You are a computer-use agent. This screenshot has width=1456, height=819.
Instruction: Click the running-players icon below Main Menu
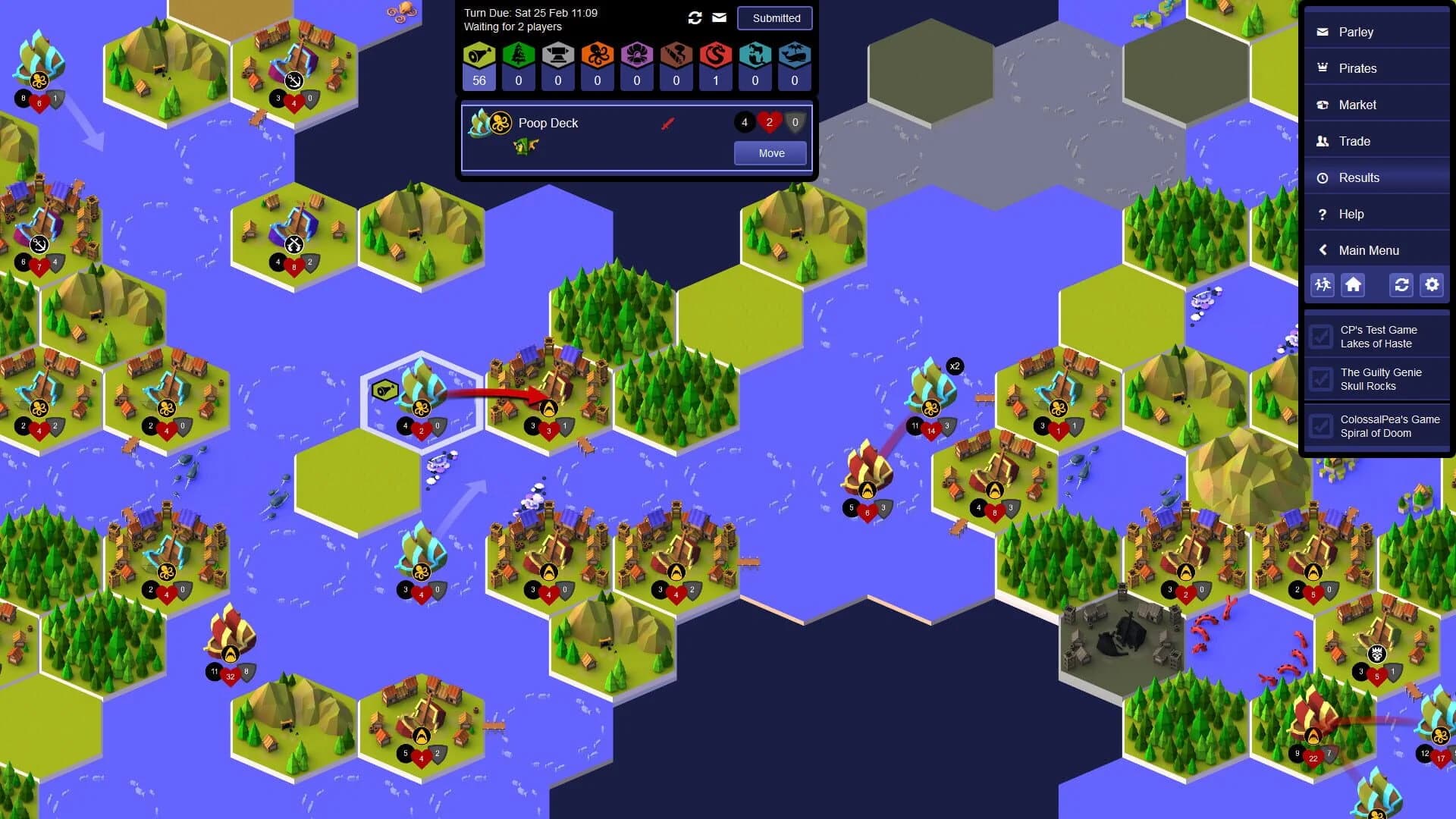(x=1322, y=285)
